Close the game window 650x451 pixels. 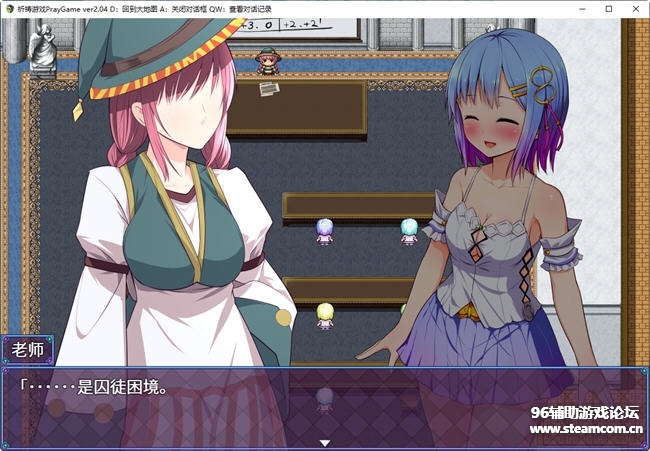pos(636,8)
